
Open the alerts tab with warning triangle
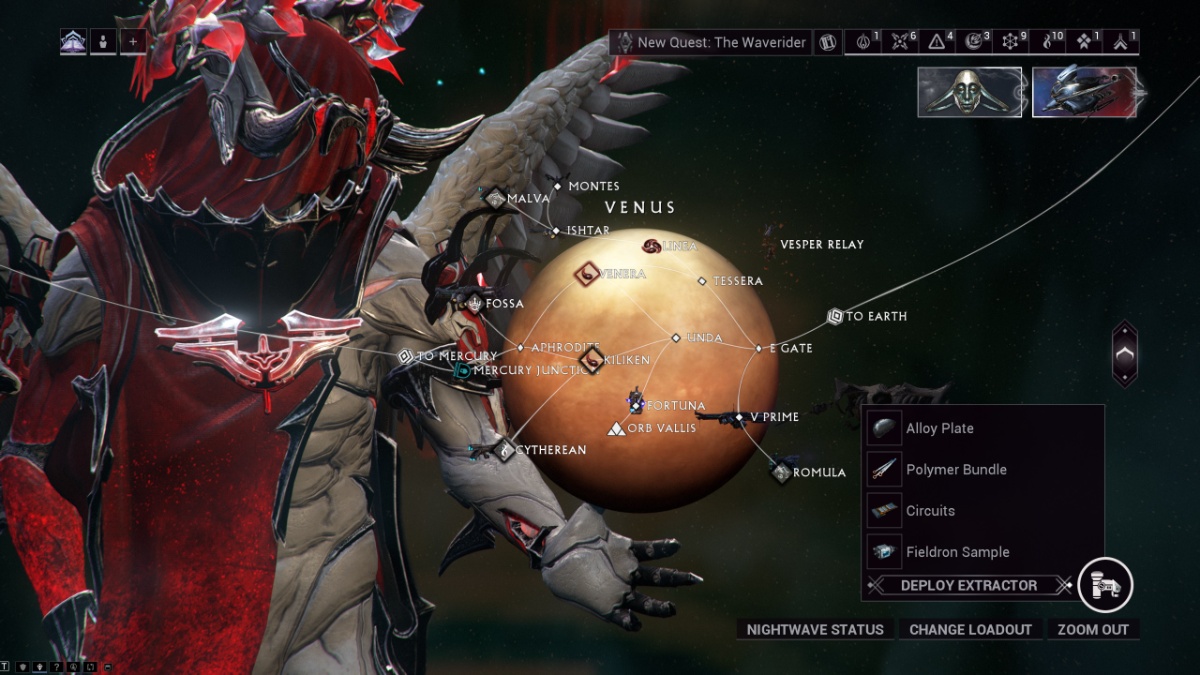937,42
